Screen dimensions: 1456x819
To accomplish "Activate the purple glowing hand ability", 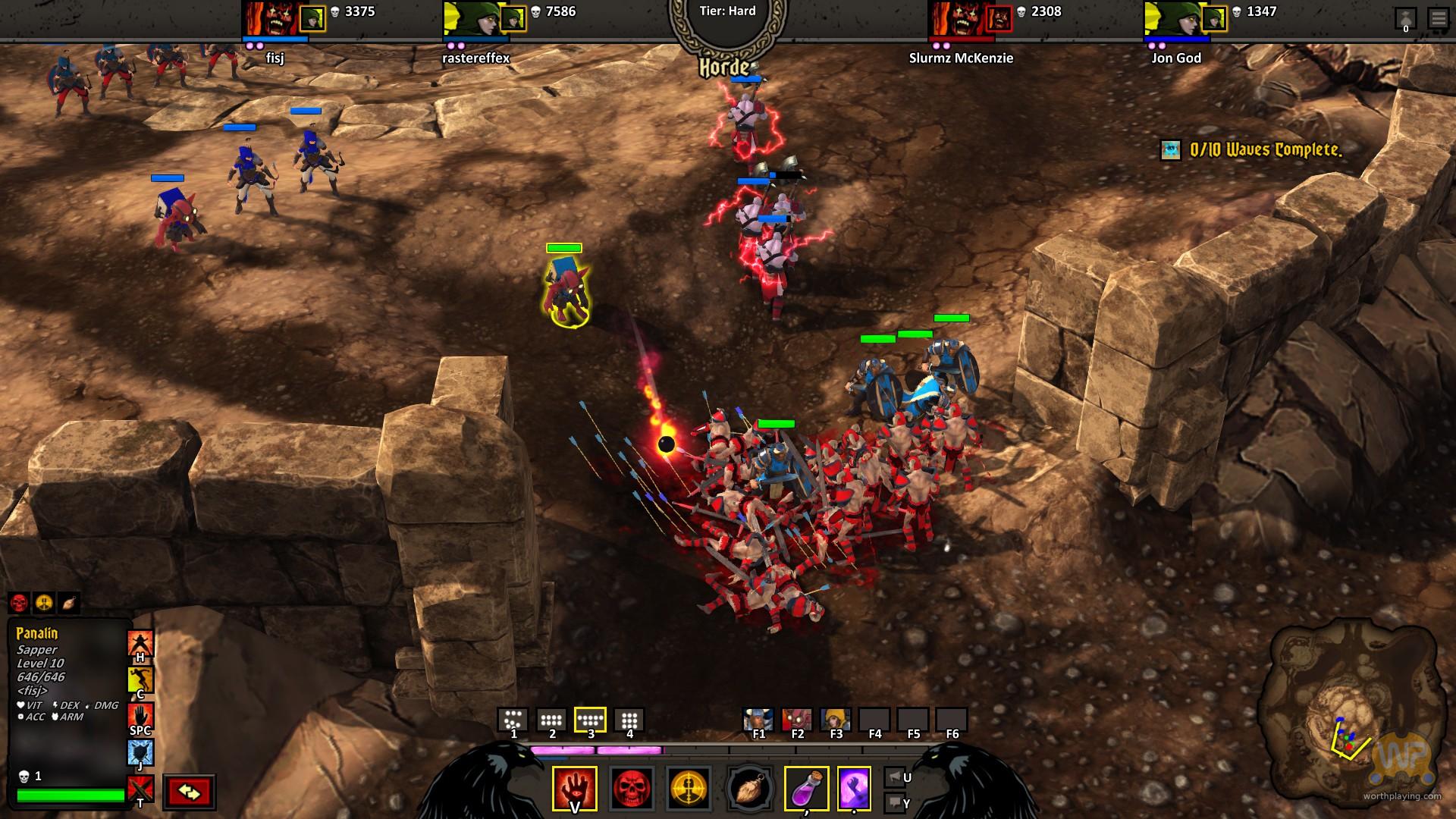I will click(x=854, y=789).
